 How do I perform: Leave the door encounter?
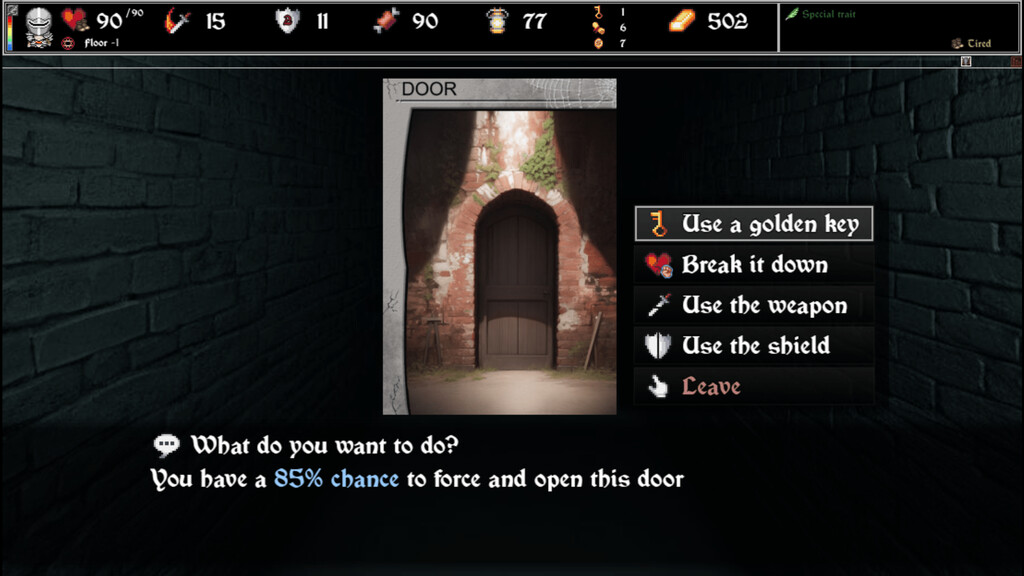[x=754, y=386]
